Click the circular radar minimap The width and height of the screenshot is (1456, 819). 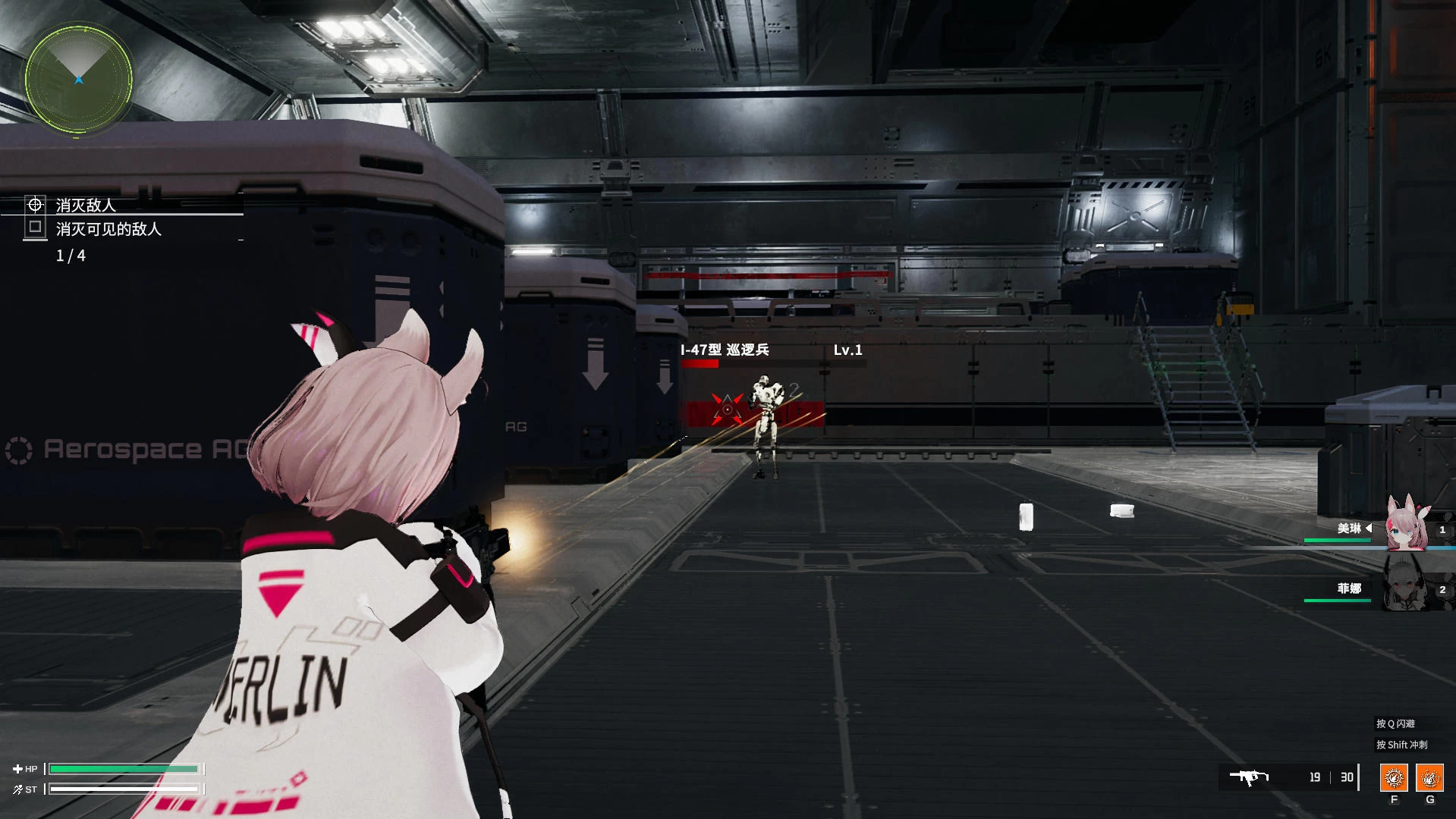(78, 79)
